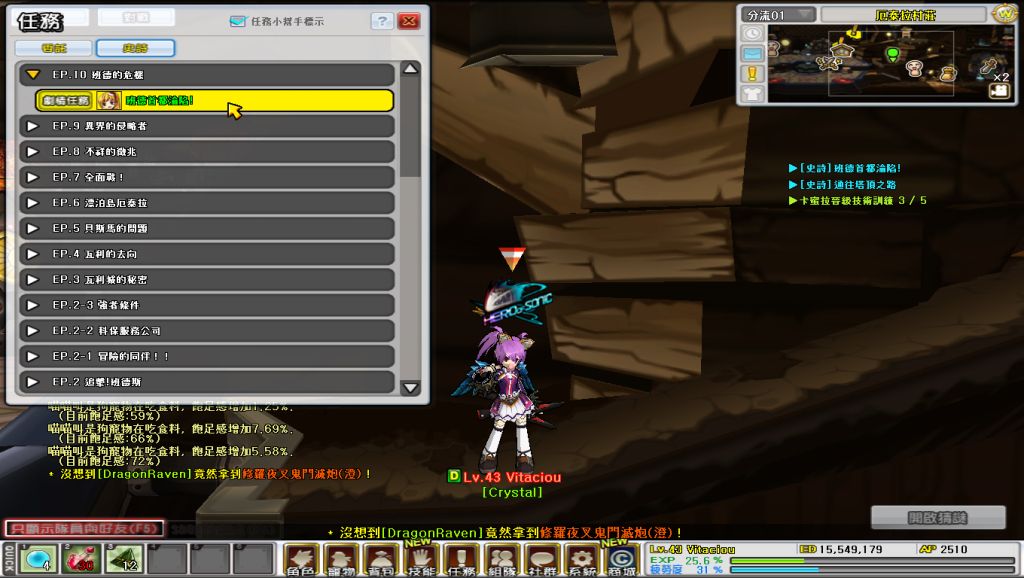Screen dimensions: 1024x578
Task: Click the 開啟猜謎 button
Action: tap(938, 517)
